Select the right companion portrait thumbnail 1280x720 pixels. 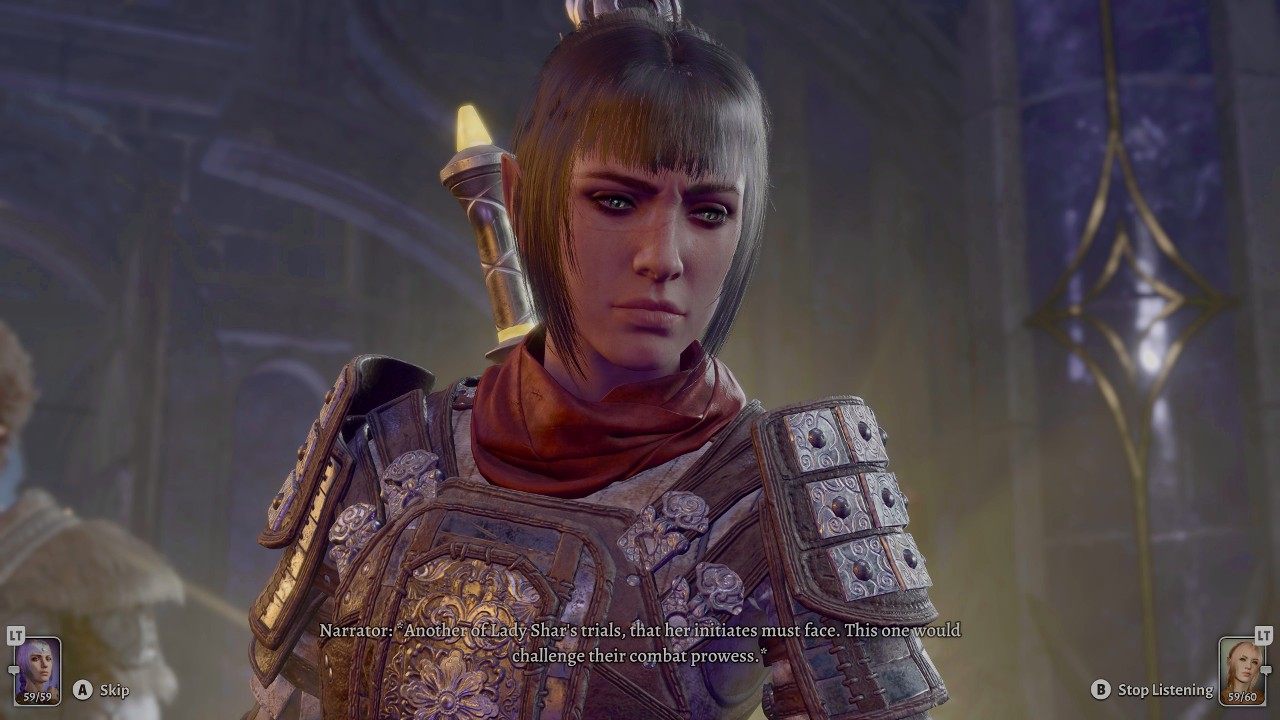[x=1242, y=668]
